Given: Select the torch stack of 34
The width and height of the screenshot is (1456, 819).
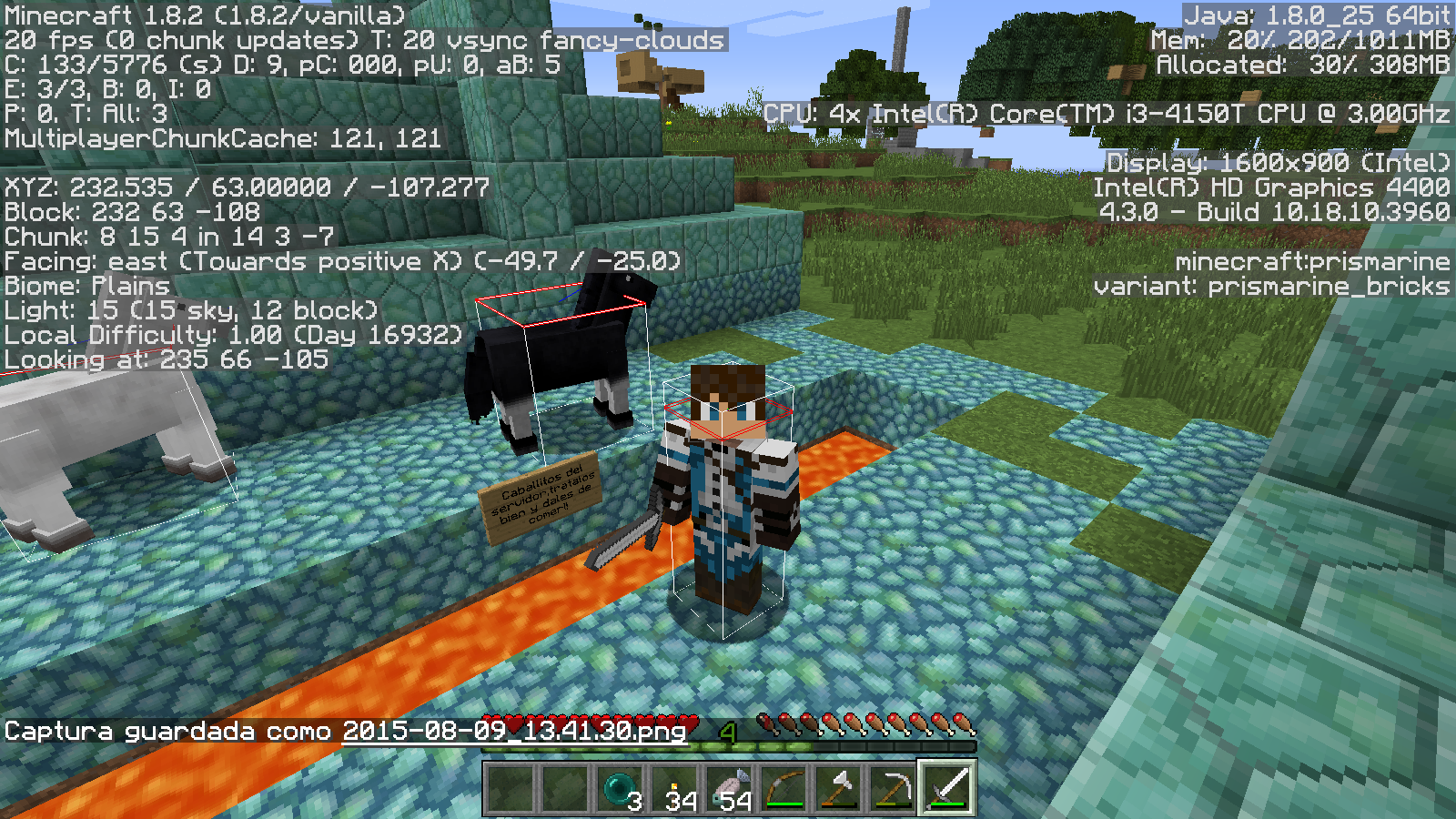Looking at the screenshot, I should 674,788.
